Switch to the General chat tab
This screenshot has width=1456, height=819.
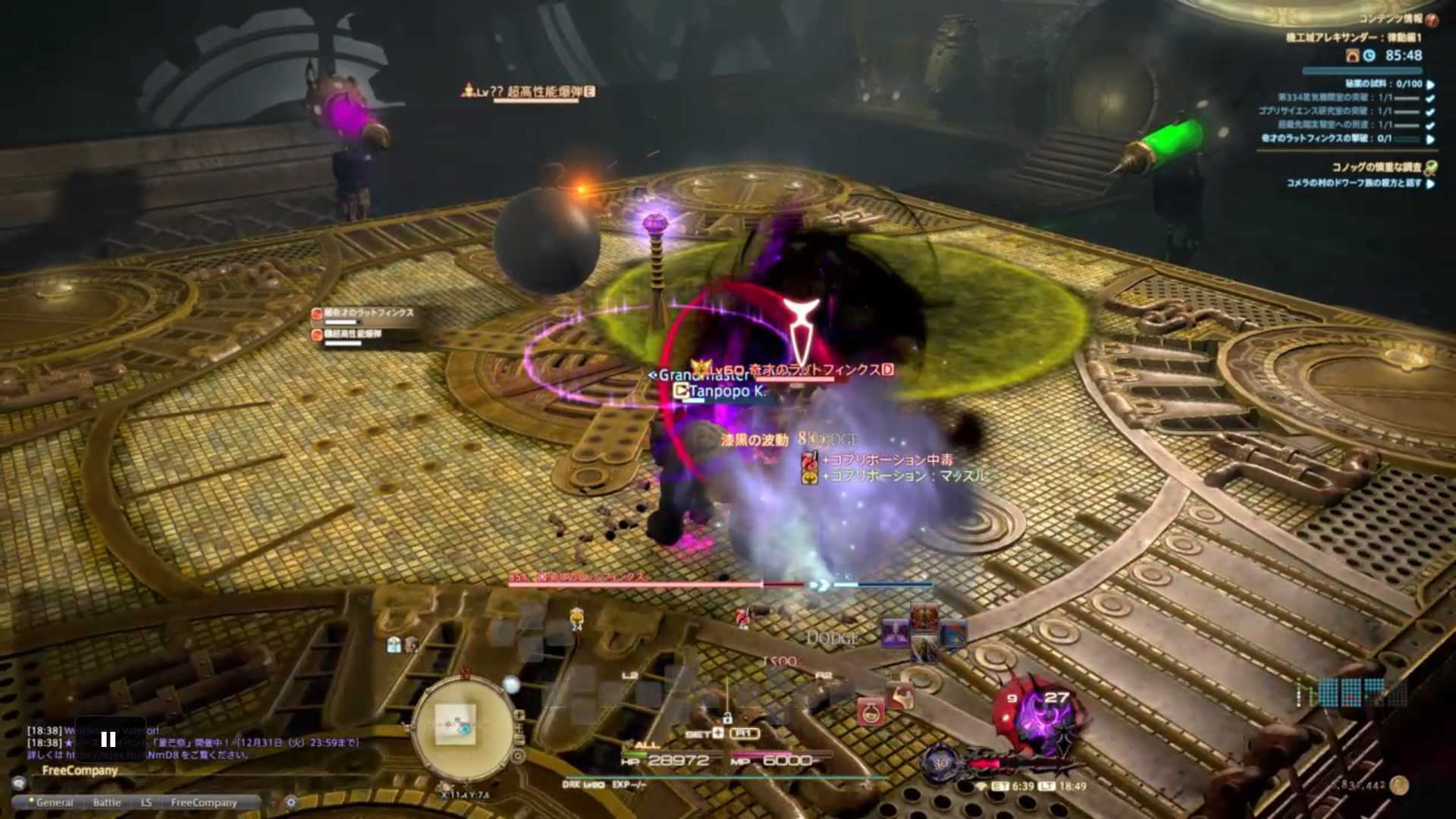[55, 802]
